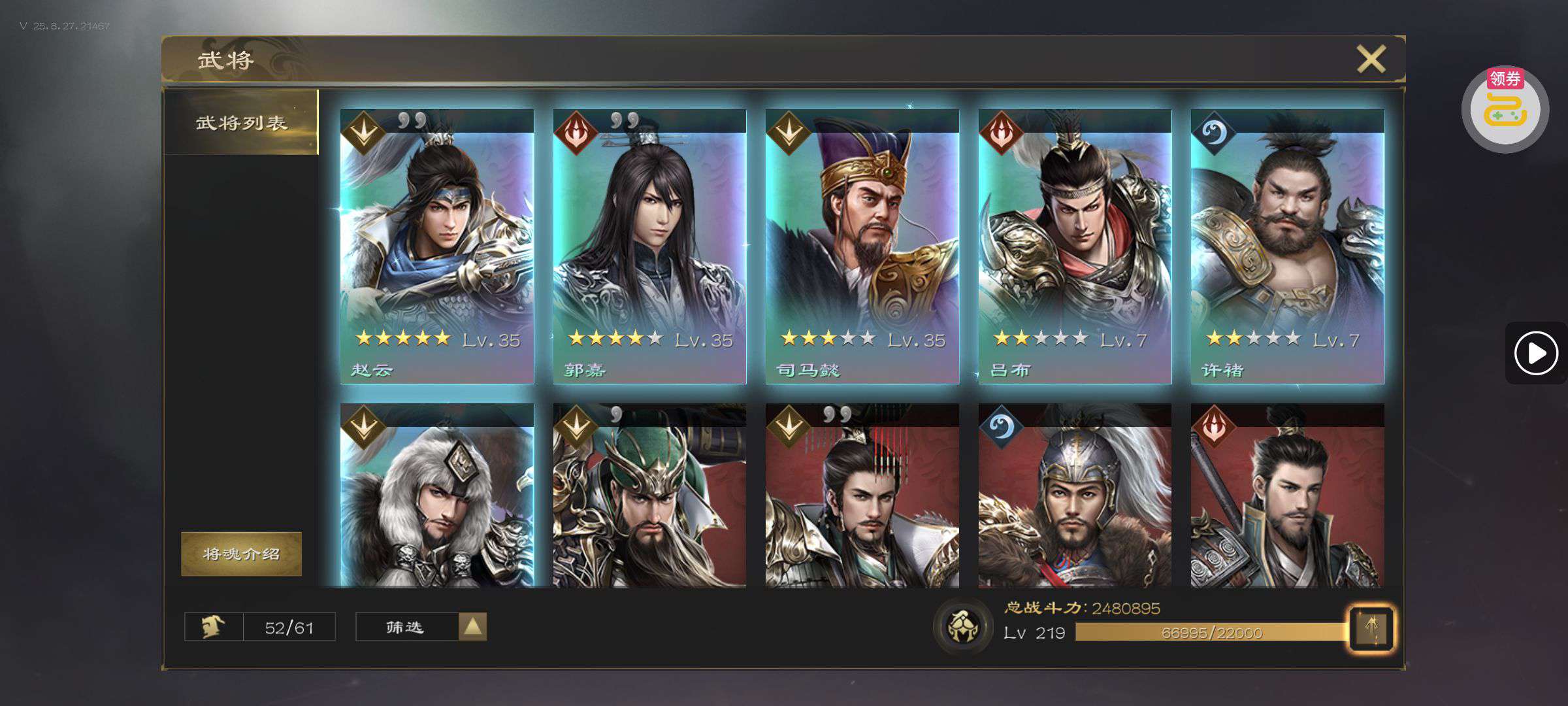This screenshot has width=1568, height=706.
Task: Click the helmet icon beside 52/61
Action: (214, 627)
